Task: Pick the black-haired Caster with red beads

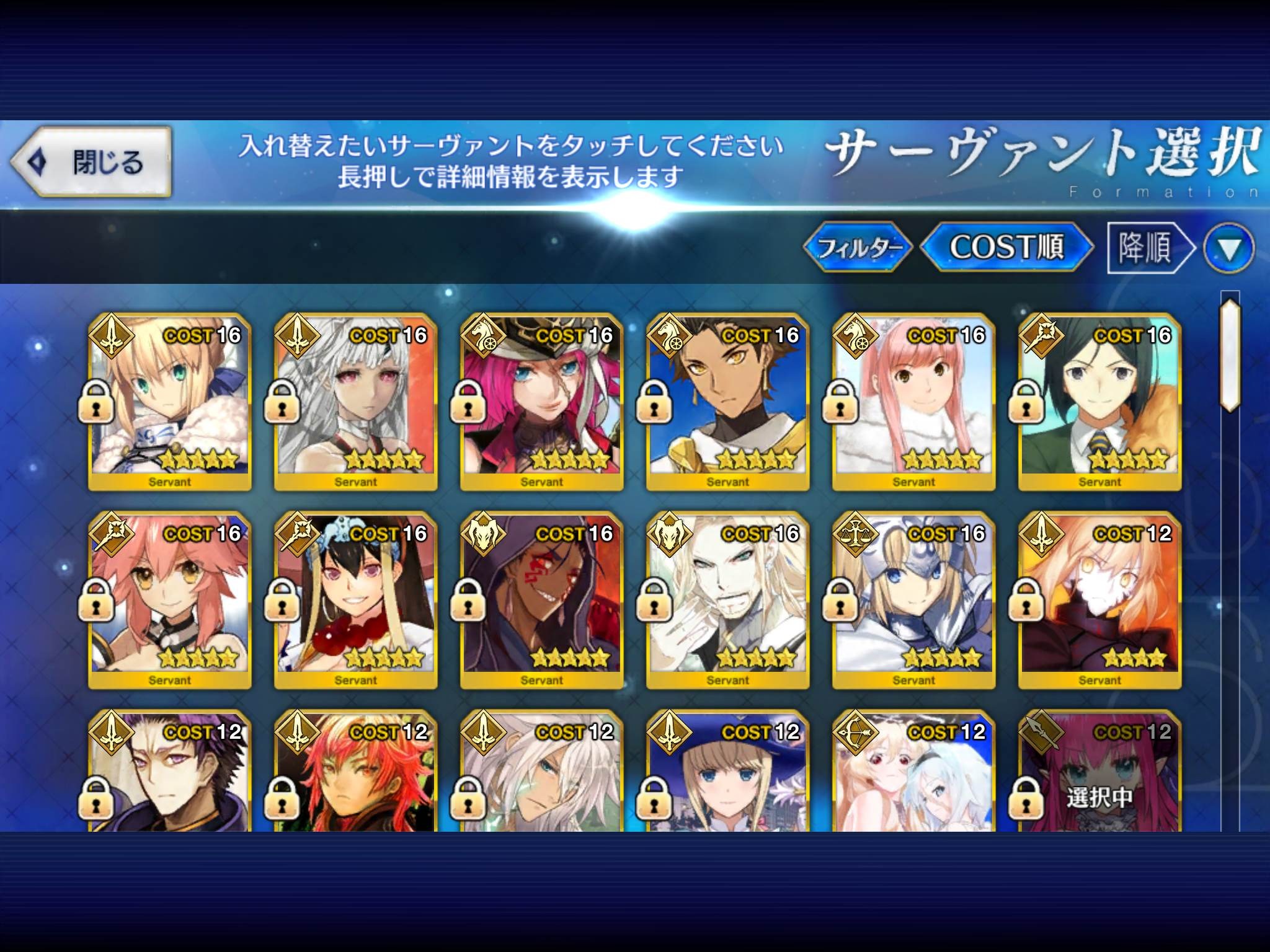Action: click(x=355, y=600)
